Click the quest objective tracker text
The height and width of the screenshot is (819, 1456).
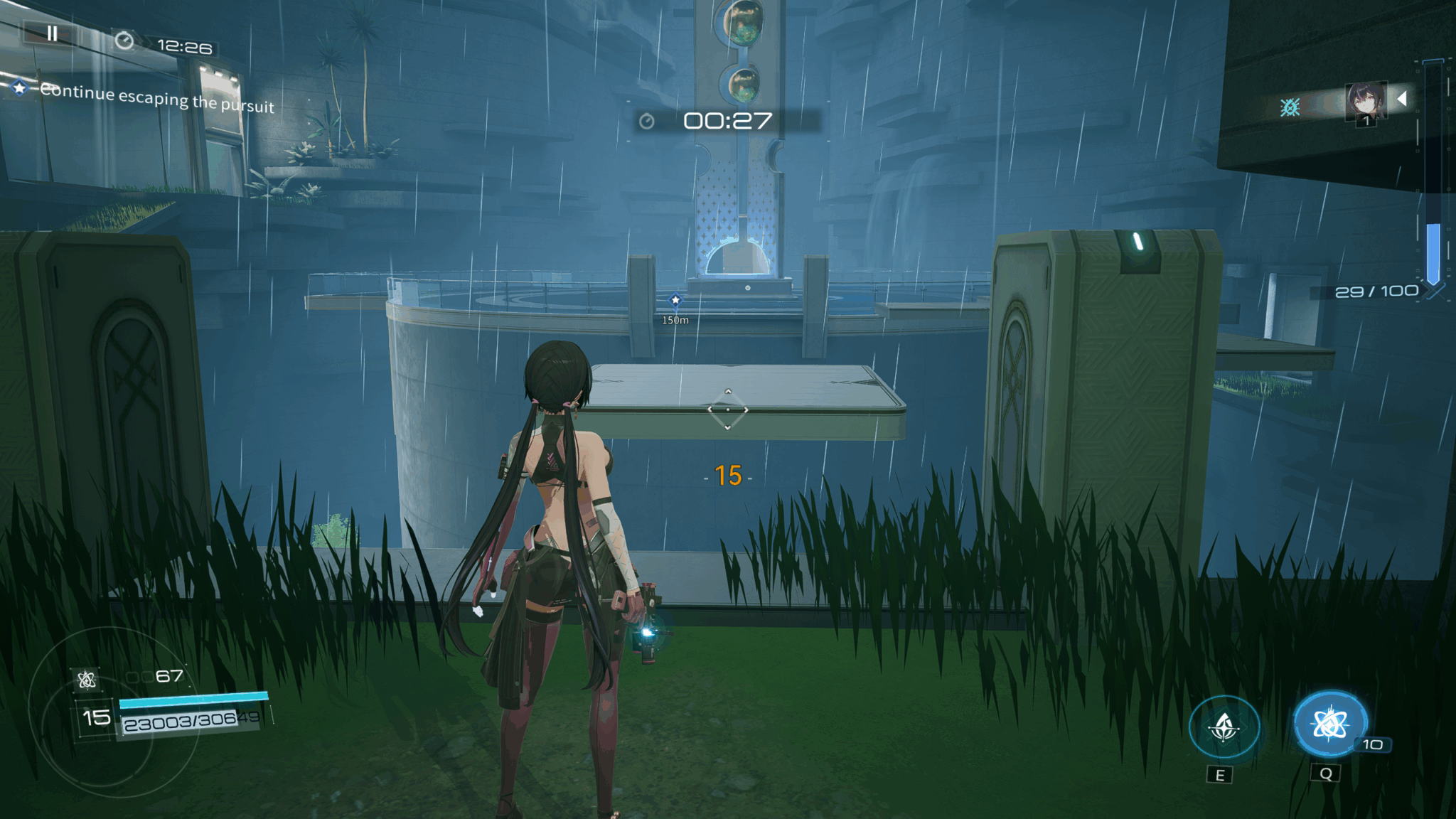tap(156, 98)
